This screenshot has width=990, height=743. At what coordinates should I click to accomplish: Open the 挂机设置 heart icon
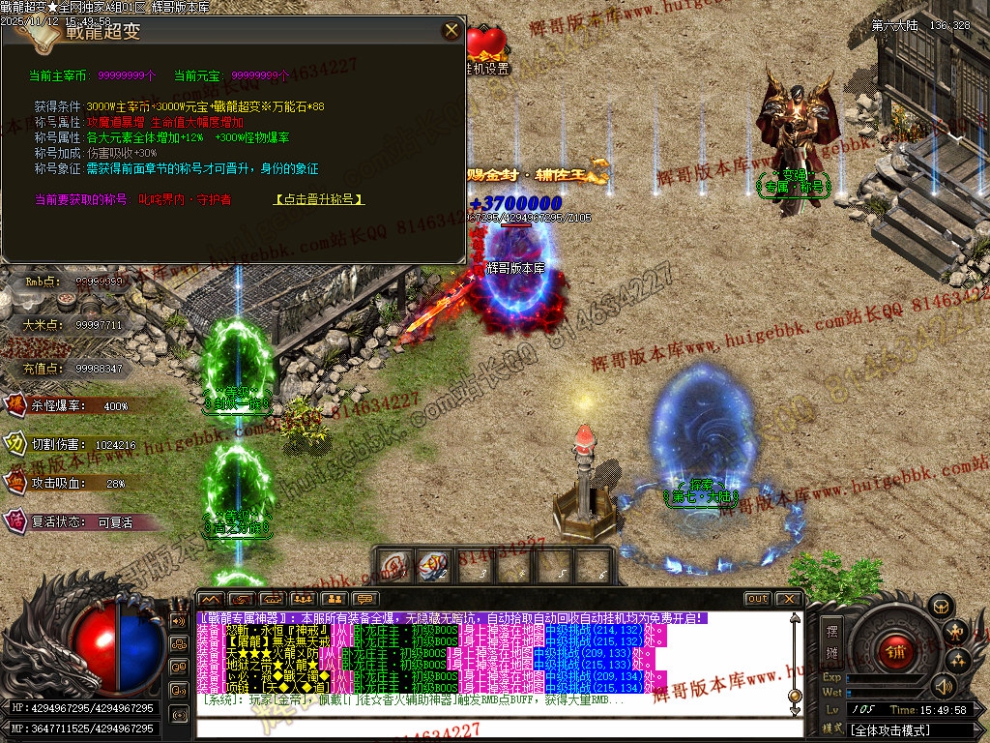(487, 46)
